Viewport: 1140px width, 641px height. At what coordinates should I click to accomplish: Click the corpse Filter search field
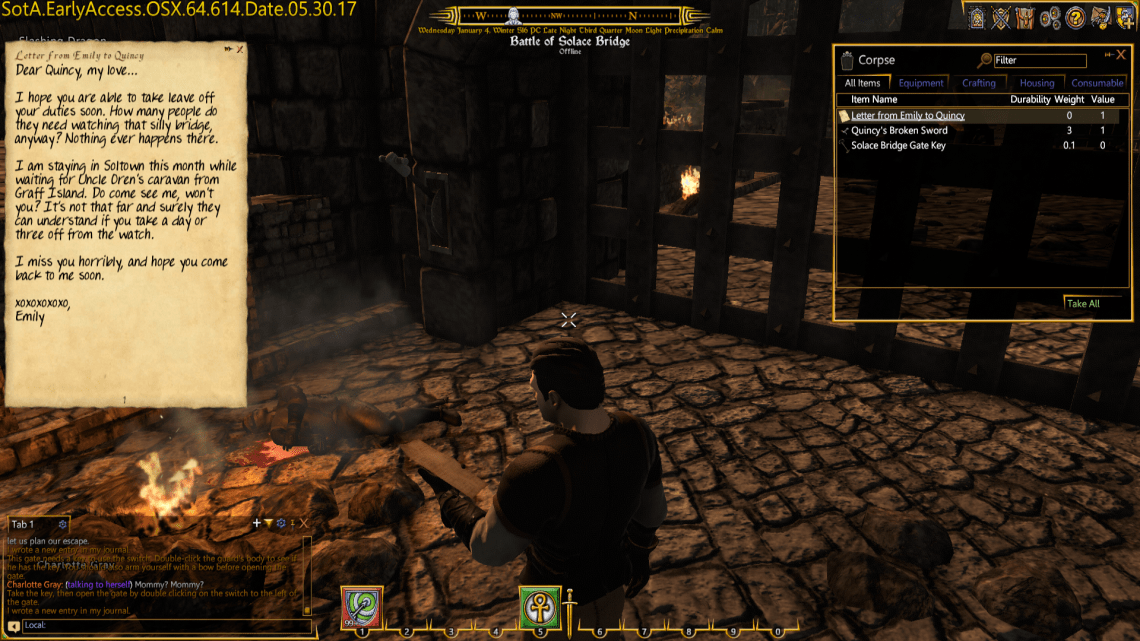[x=1038, y=60]
